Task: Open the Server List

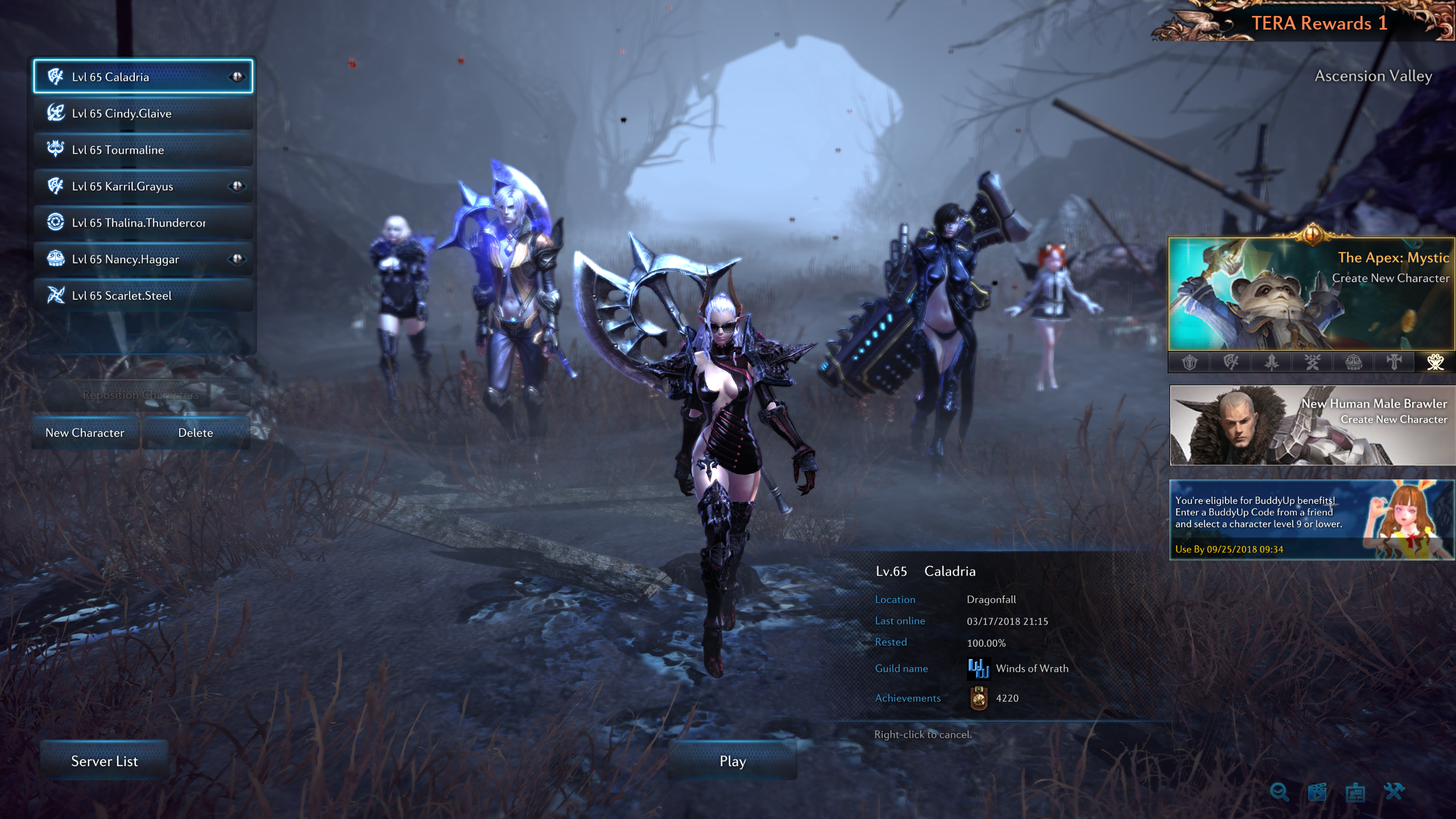Action: pyautogui.click(x=104, y=761)
